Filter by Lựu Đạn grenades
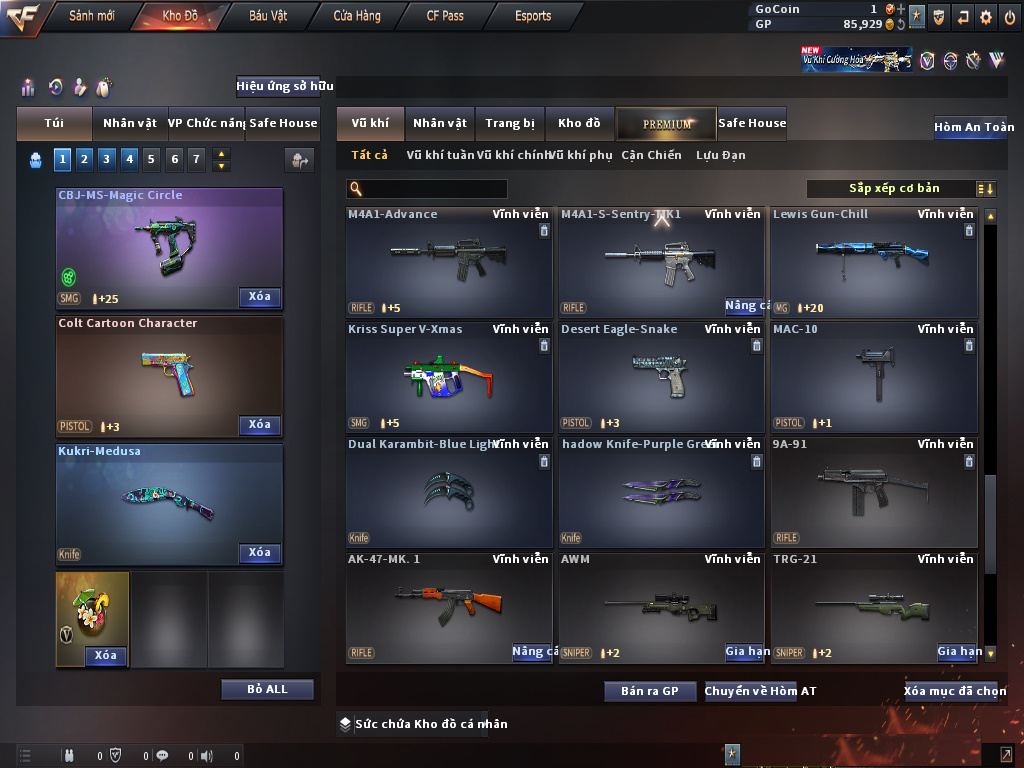The width and height of the screenshot is (1024, 768). click(720, 155)
